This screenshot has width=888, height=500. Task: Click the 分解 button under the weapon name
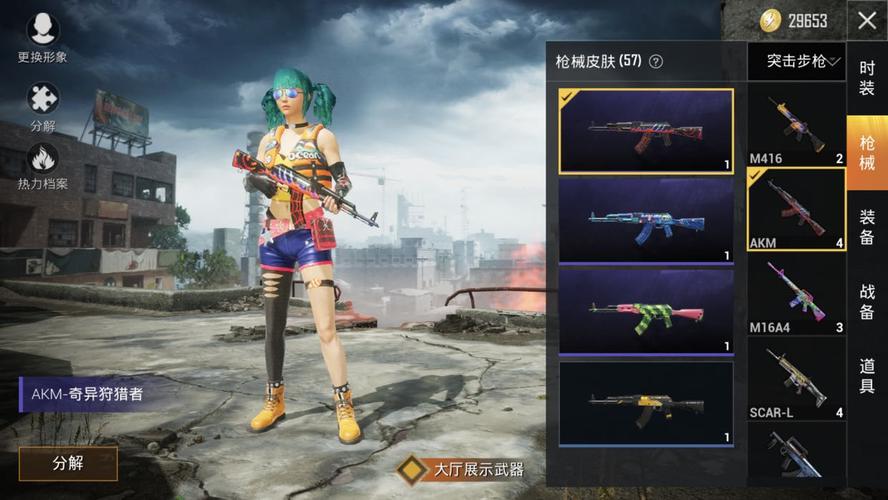68,463
